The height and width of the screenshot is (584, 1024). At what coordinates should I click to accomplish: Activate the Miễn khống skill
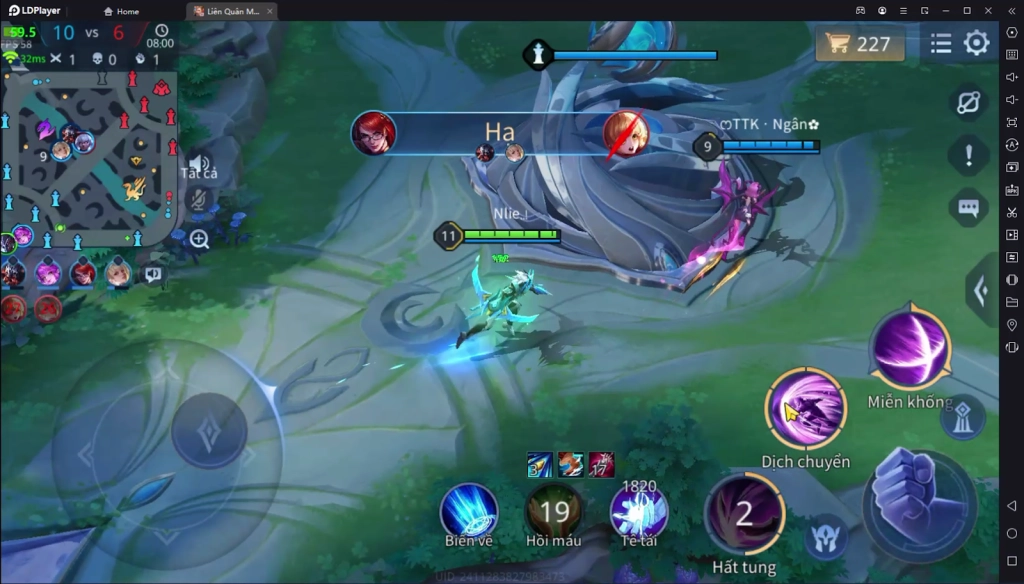(910, 349)
